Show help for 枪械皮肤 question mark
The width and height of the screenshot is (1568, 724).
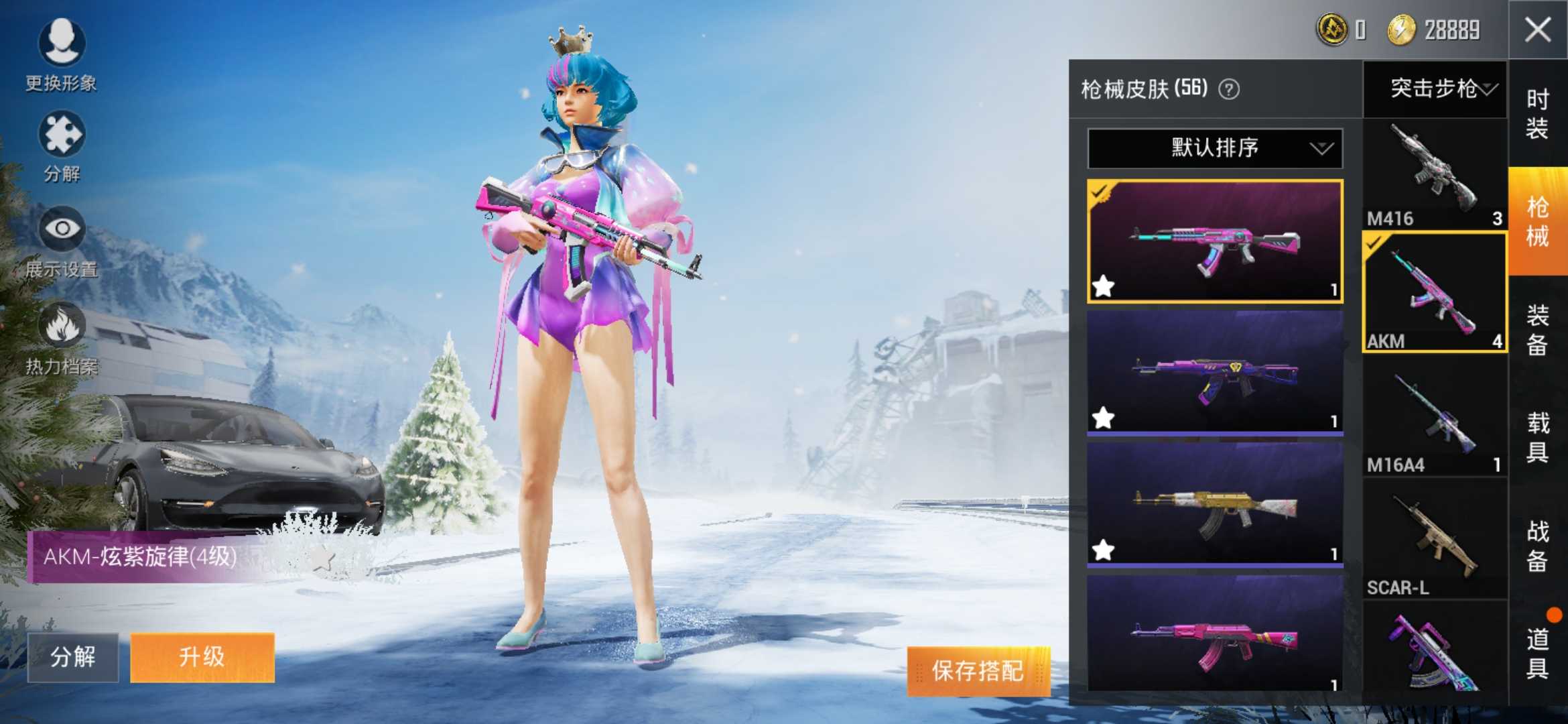point(1229,89)
